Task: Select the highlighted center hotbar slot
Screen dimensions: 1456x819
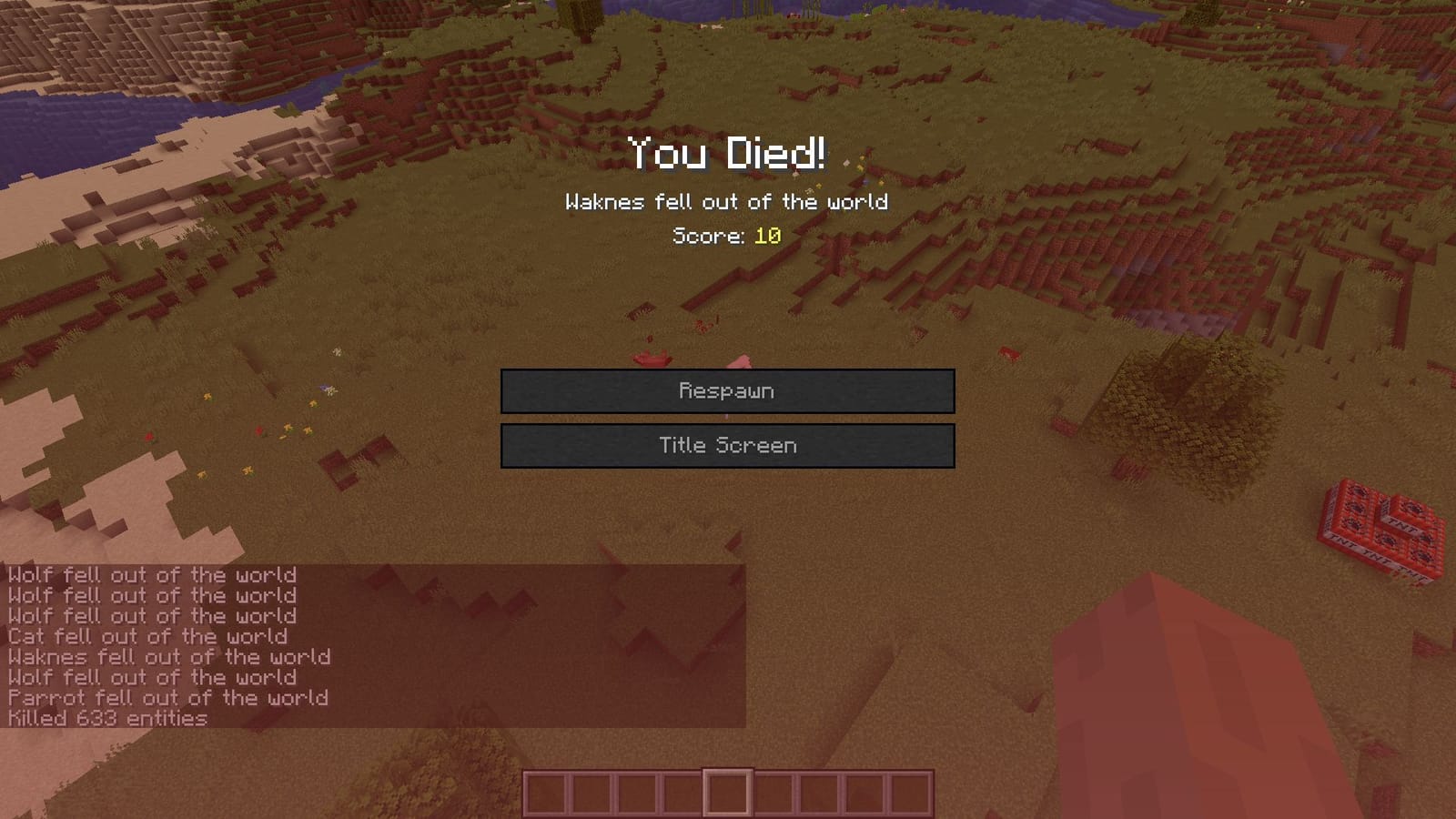Action: click(x=728, y=791)
